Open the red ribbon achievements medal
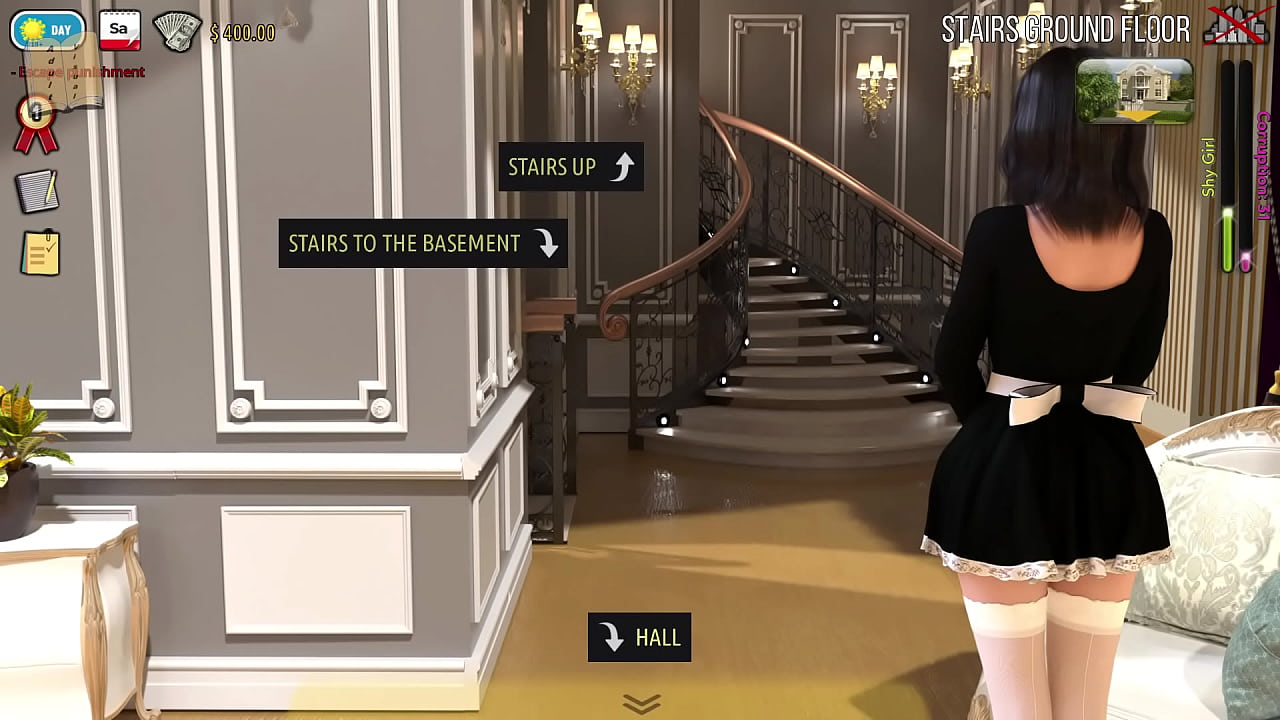This screenshot has width=1280, height=720. 36,124
